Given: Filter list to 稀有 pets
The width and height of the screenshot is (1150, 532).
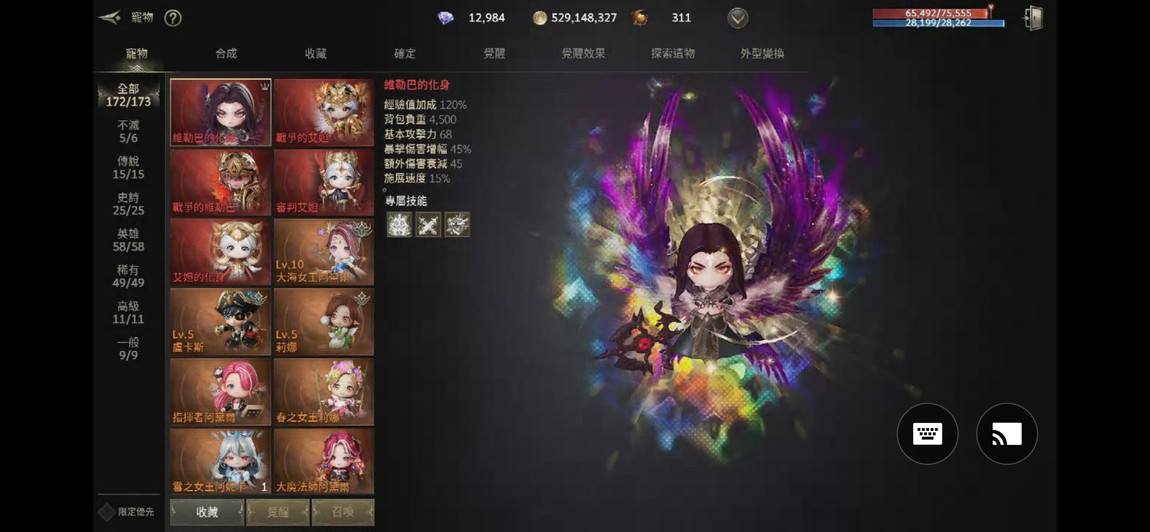Looking at the screenshot, I should click(x=128, y=276).
